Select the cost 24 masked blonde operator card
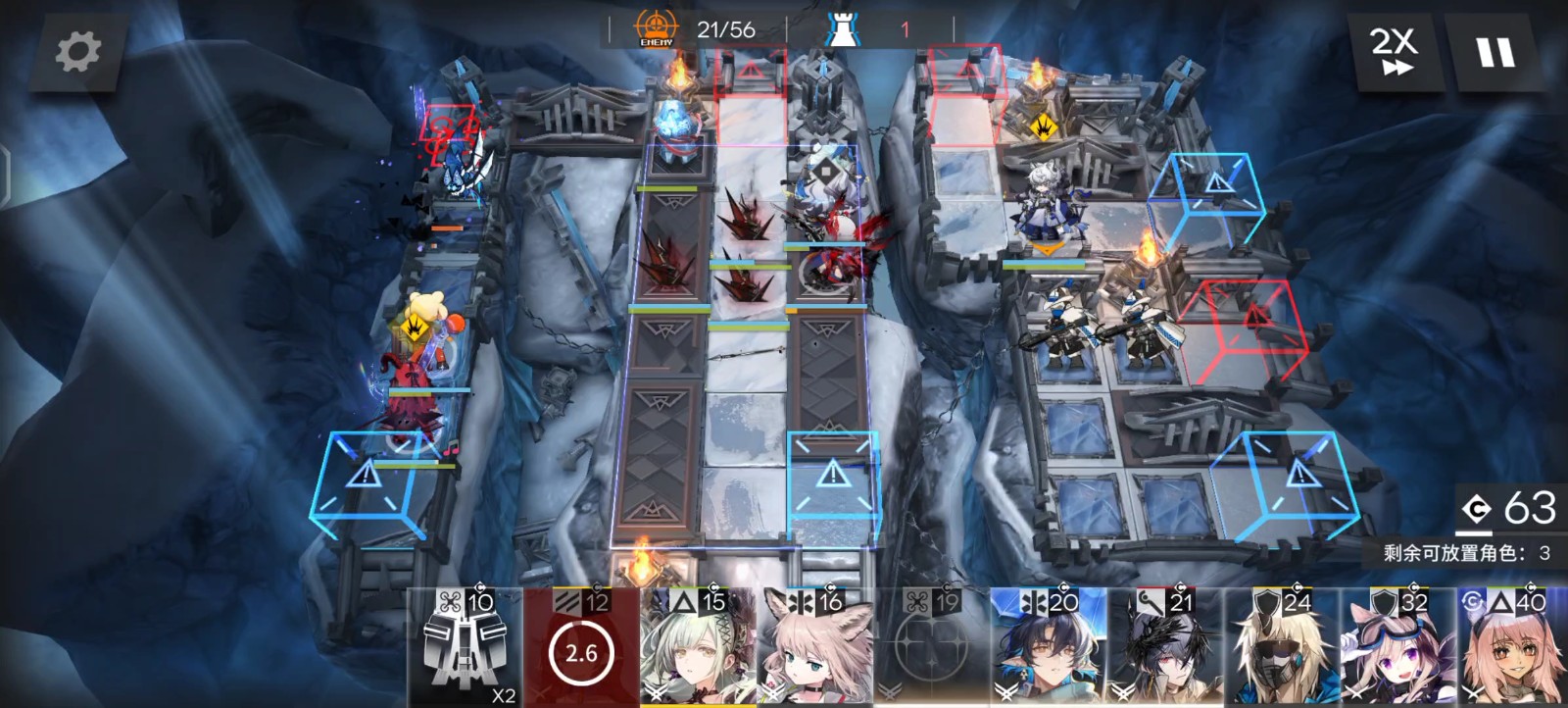This screenshot has height=708, width=1568. [1282, 649]
